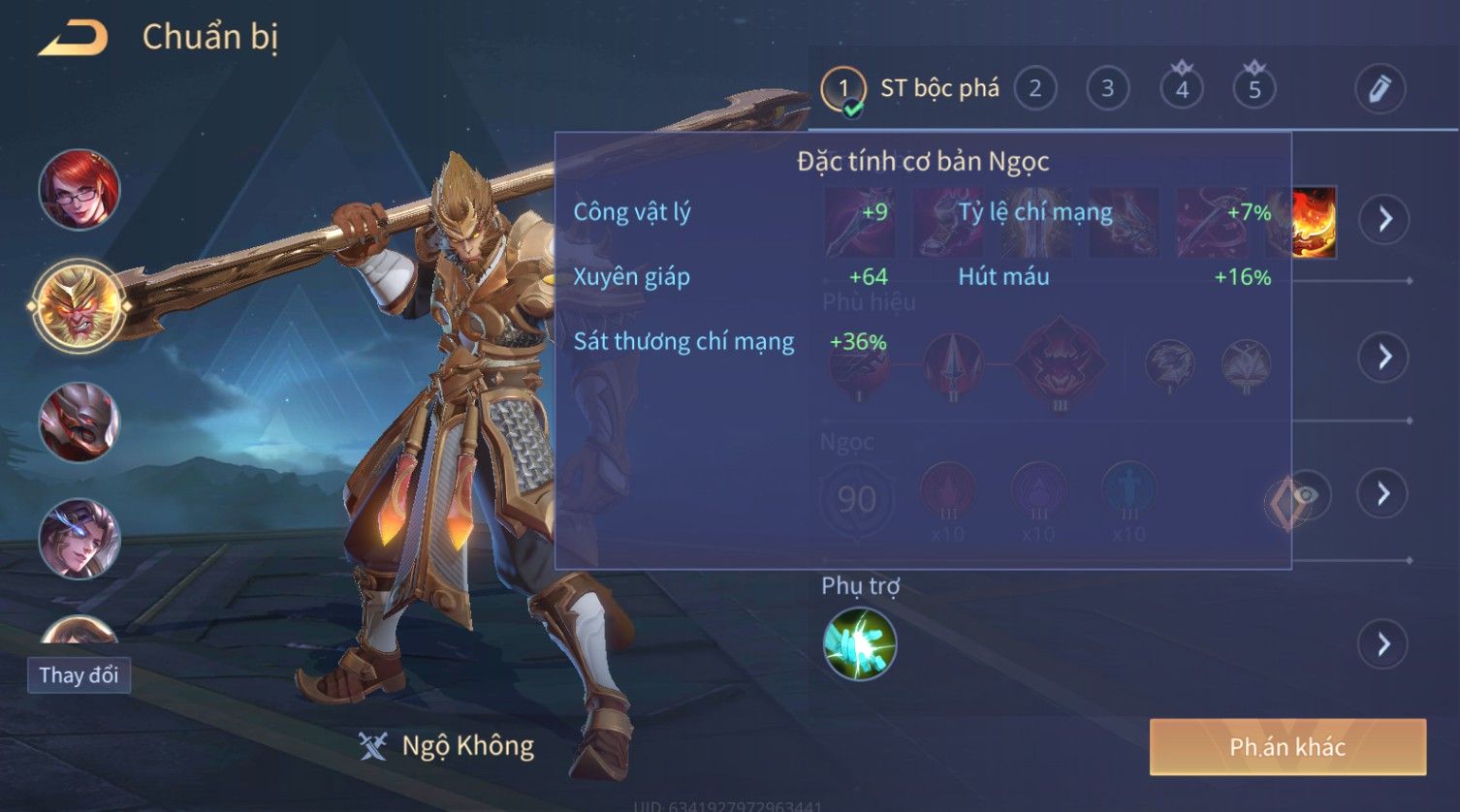The height and width of the screenshot is (812, 1460).
Task: Choose the red armored hero portrait
Action: (x=79, y=422)
